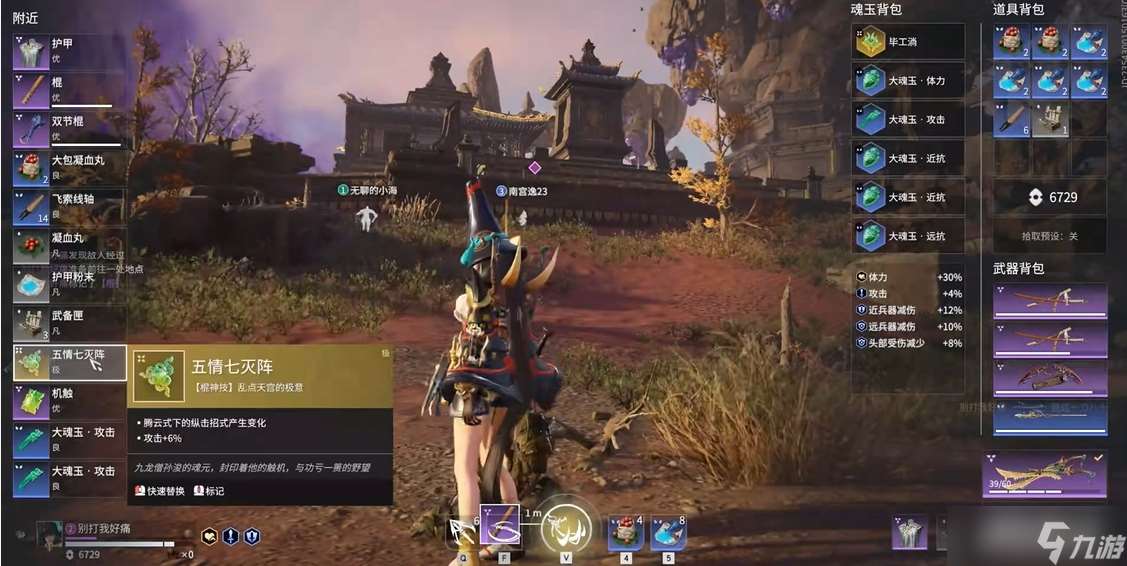This screenshot has height=566, width=1127.
Task: Select the dagger item in item bag
Action: [1011, 119]
